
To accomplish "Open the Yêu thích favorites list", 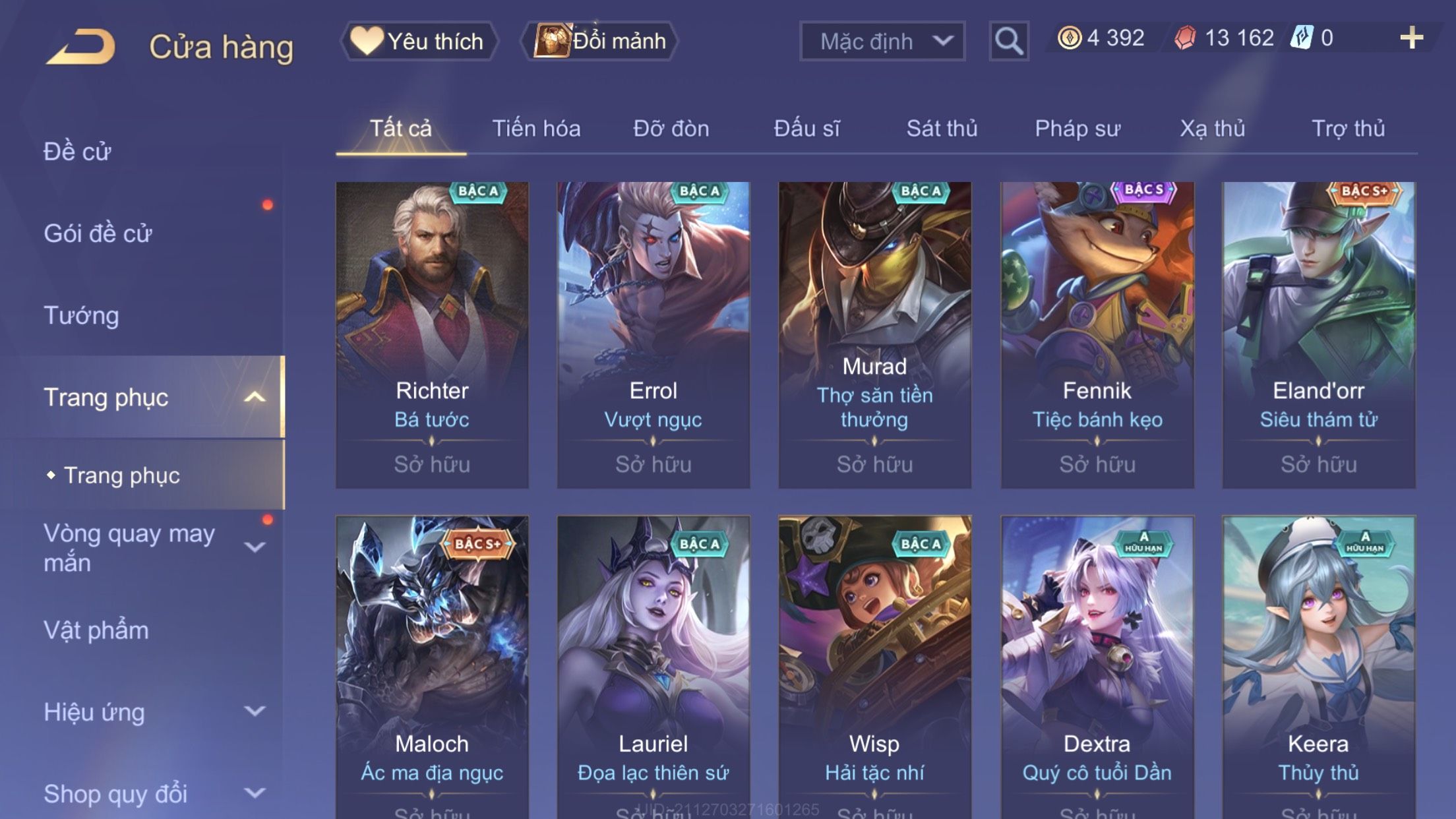I will pyautogui.click(x=419, y=42).
